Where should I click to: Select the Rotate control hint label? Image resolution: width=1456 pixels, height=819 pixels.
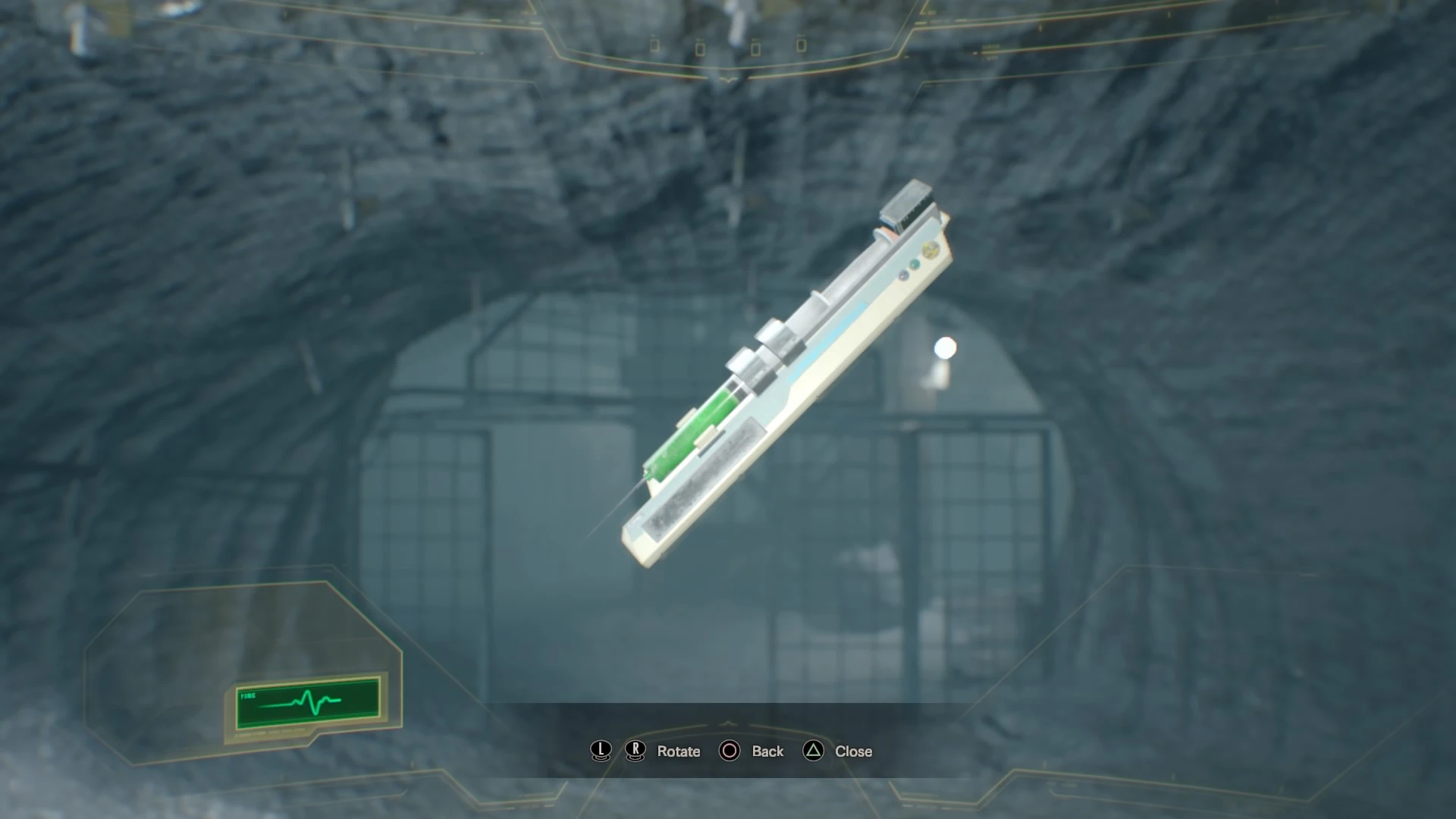point(677,752)
